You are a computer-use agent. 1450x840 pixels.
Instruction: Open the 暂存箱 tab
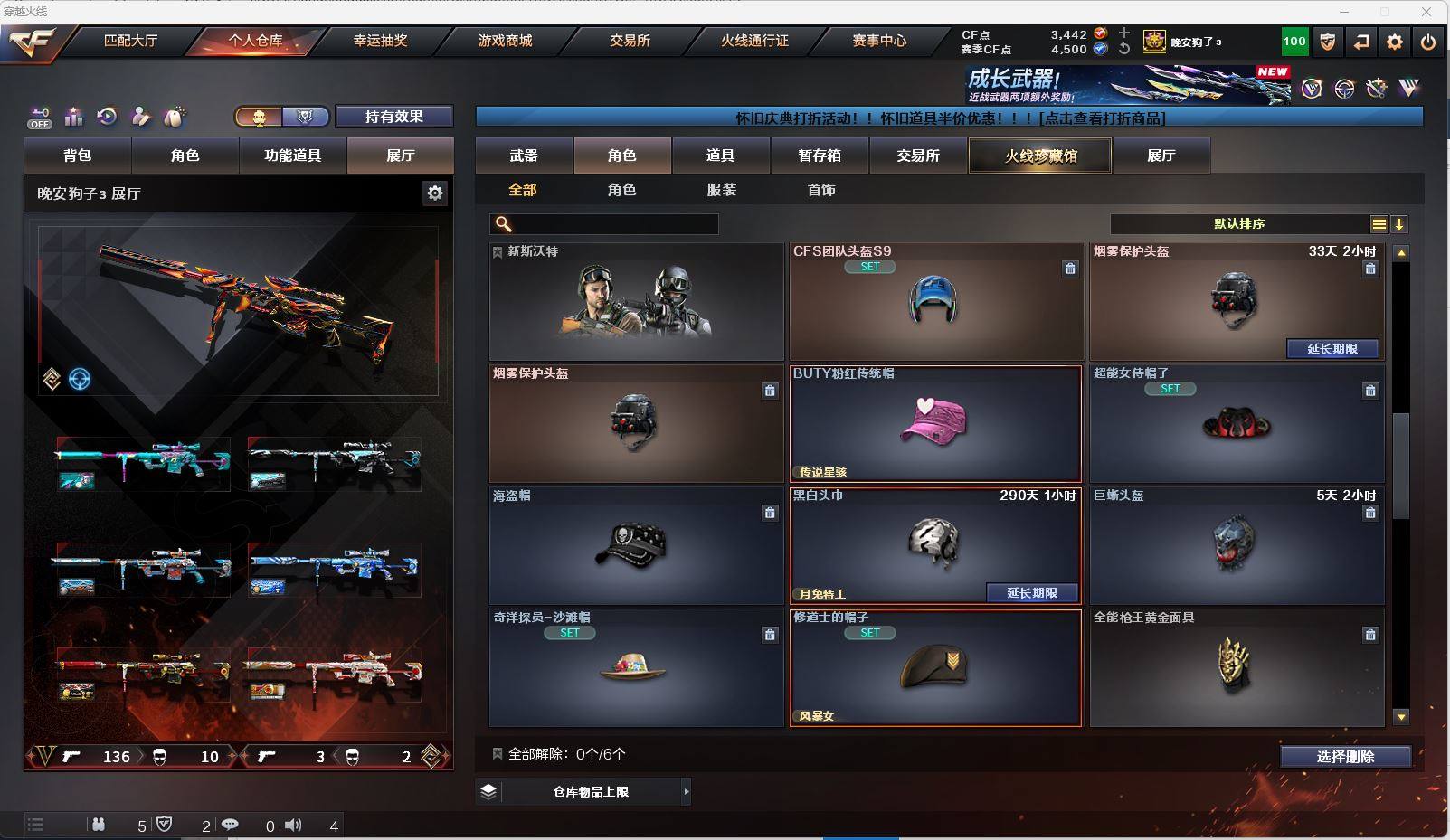coord(820,156)
